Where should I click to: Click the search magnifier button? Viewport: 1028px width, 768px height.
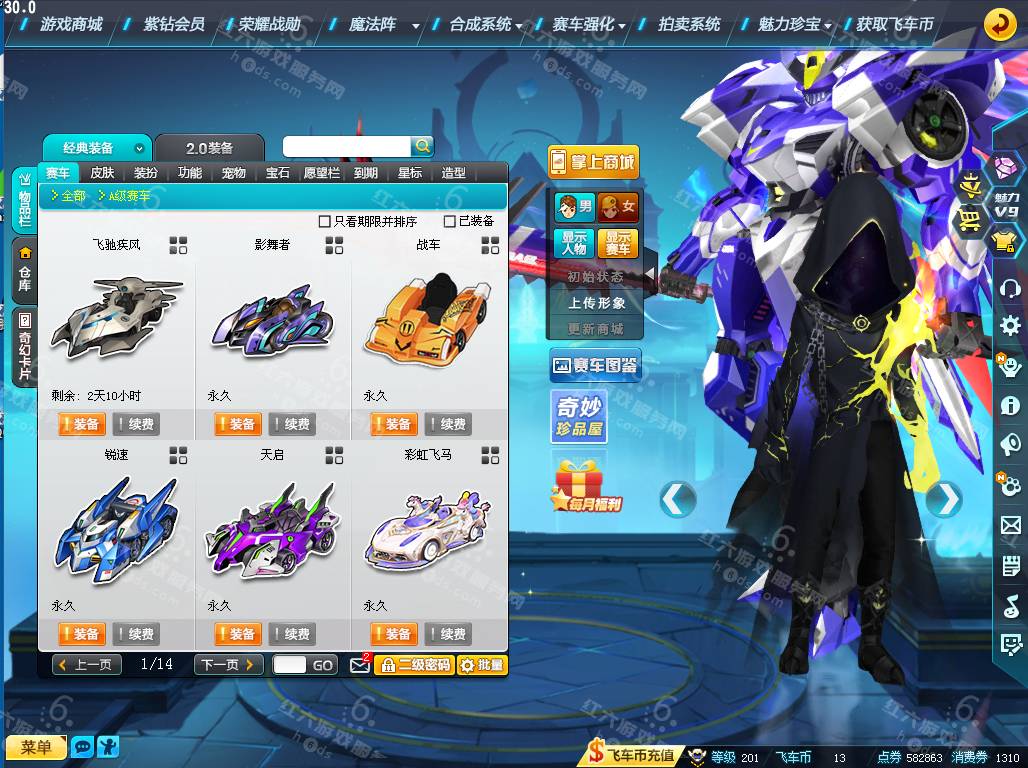[x=423, y=147]
